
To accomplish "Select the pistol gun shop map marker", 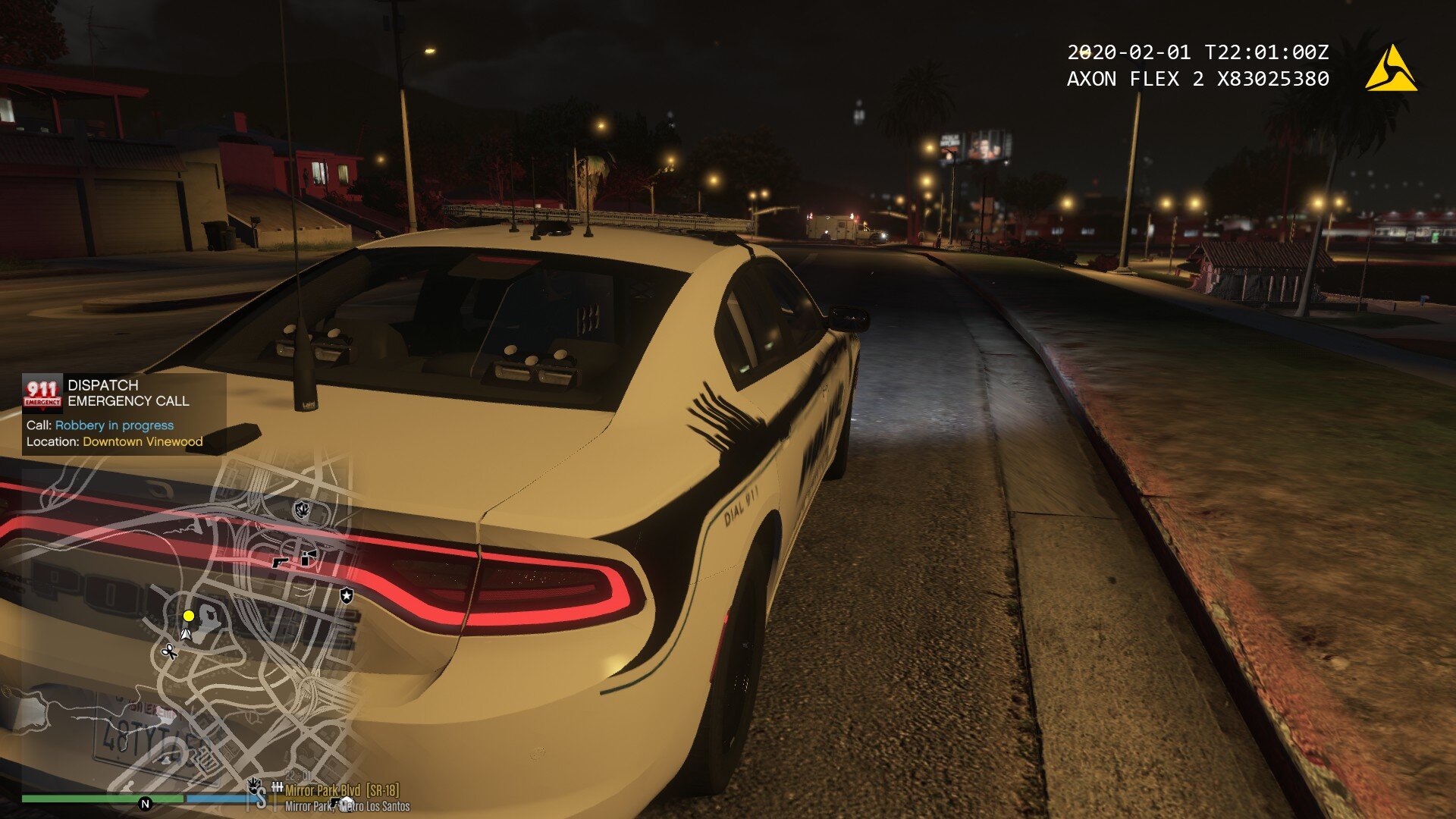I will pyautogui.click(x=280, y=562).
